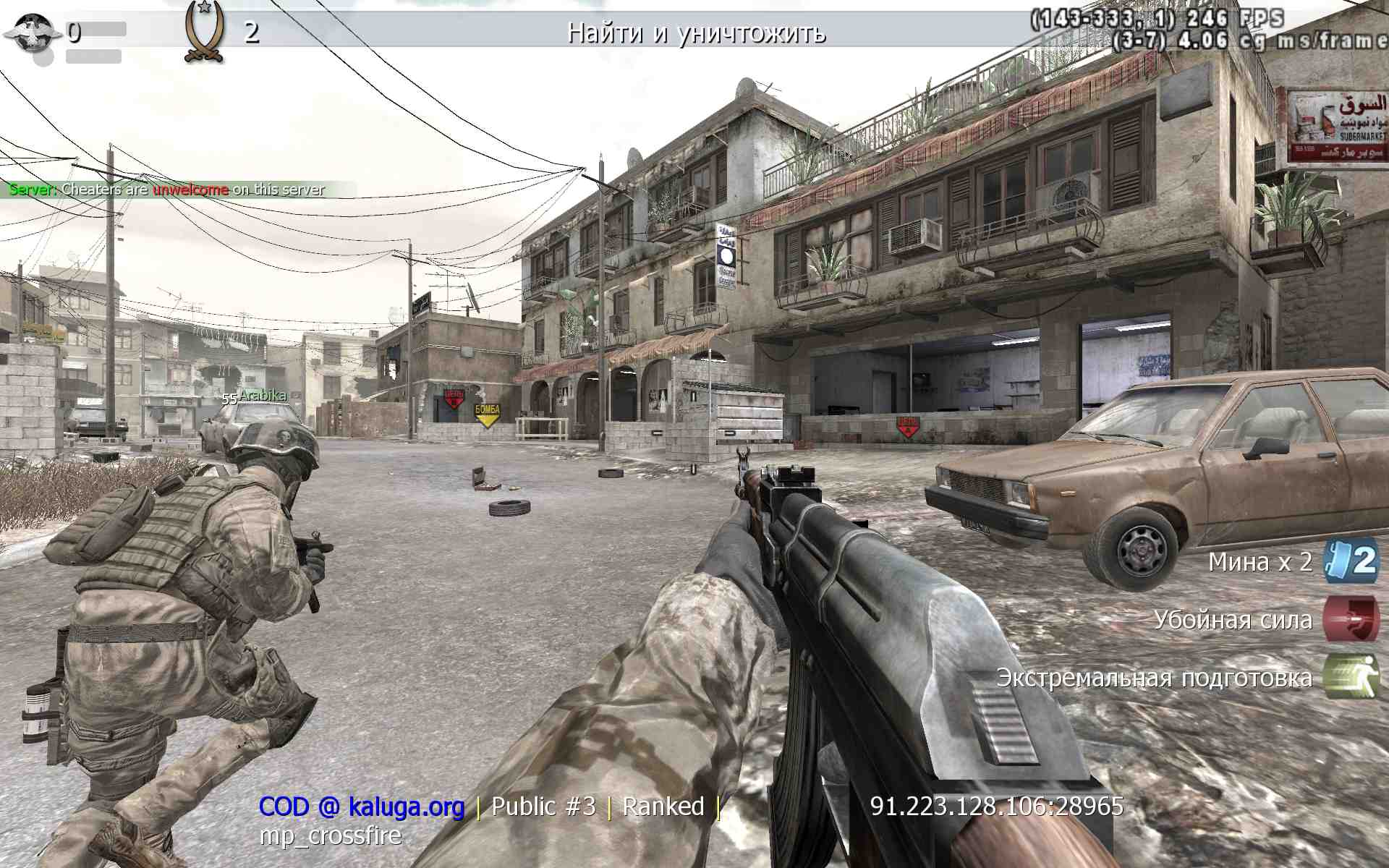The height and width of the screenshot is (868, 1389).
Task: Click the claymore count badge showing 2
Action: 1366,561
